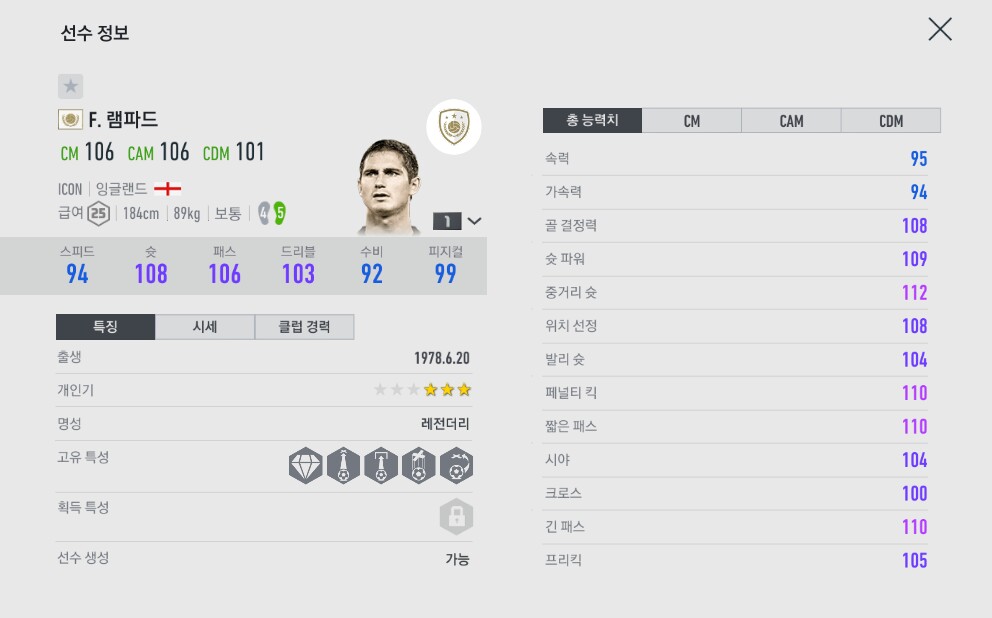Click the locked acquired trait slot
Image resolution: width=992 pixels, height=618 pixels.
(x=455, y=517)
